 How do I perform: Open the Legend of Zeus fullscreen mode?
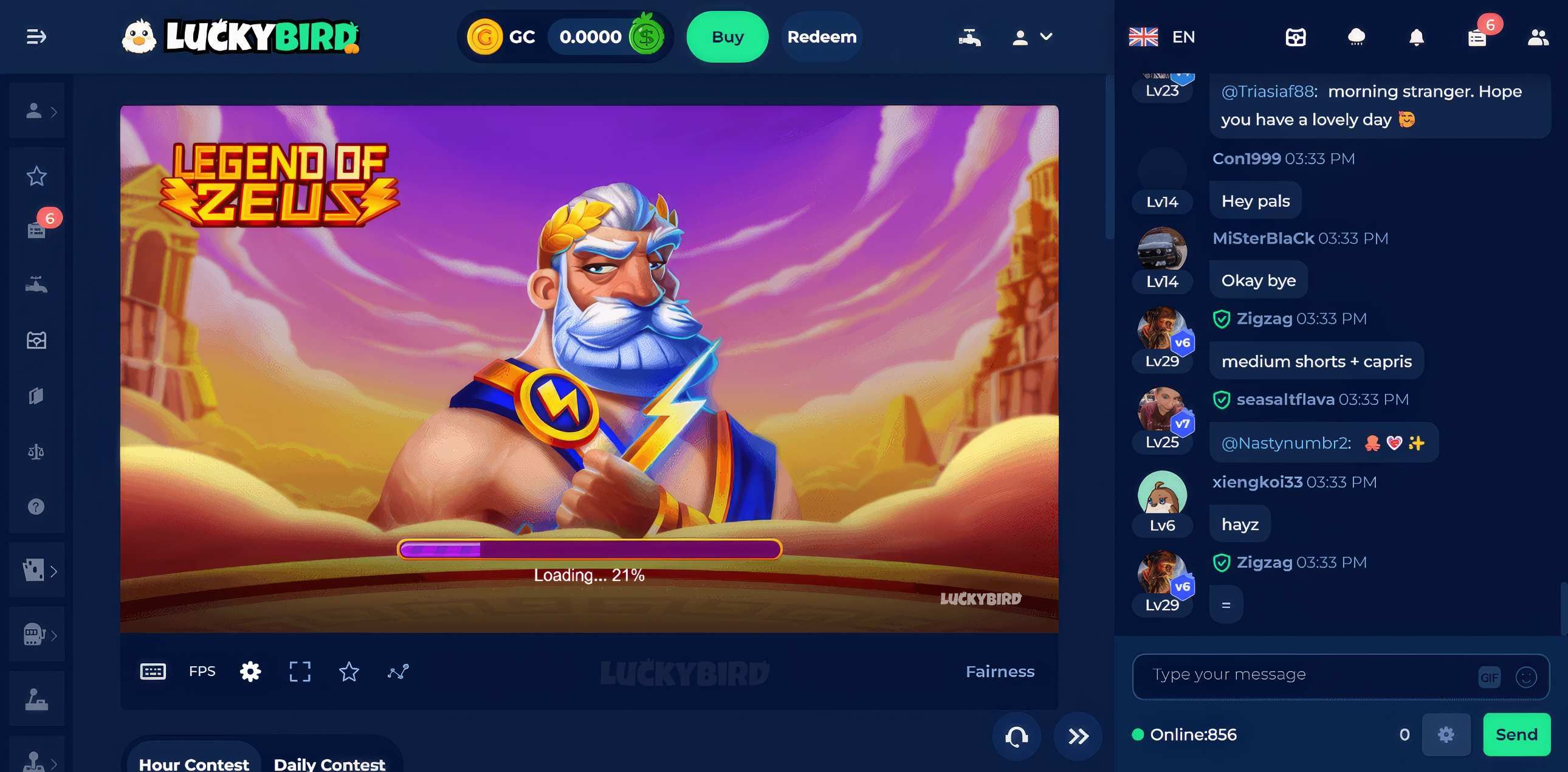pos(300,672)
